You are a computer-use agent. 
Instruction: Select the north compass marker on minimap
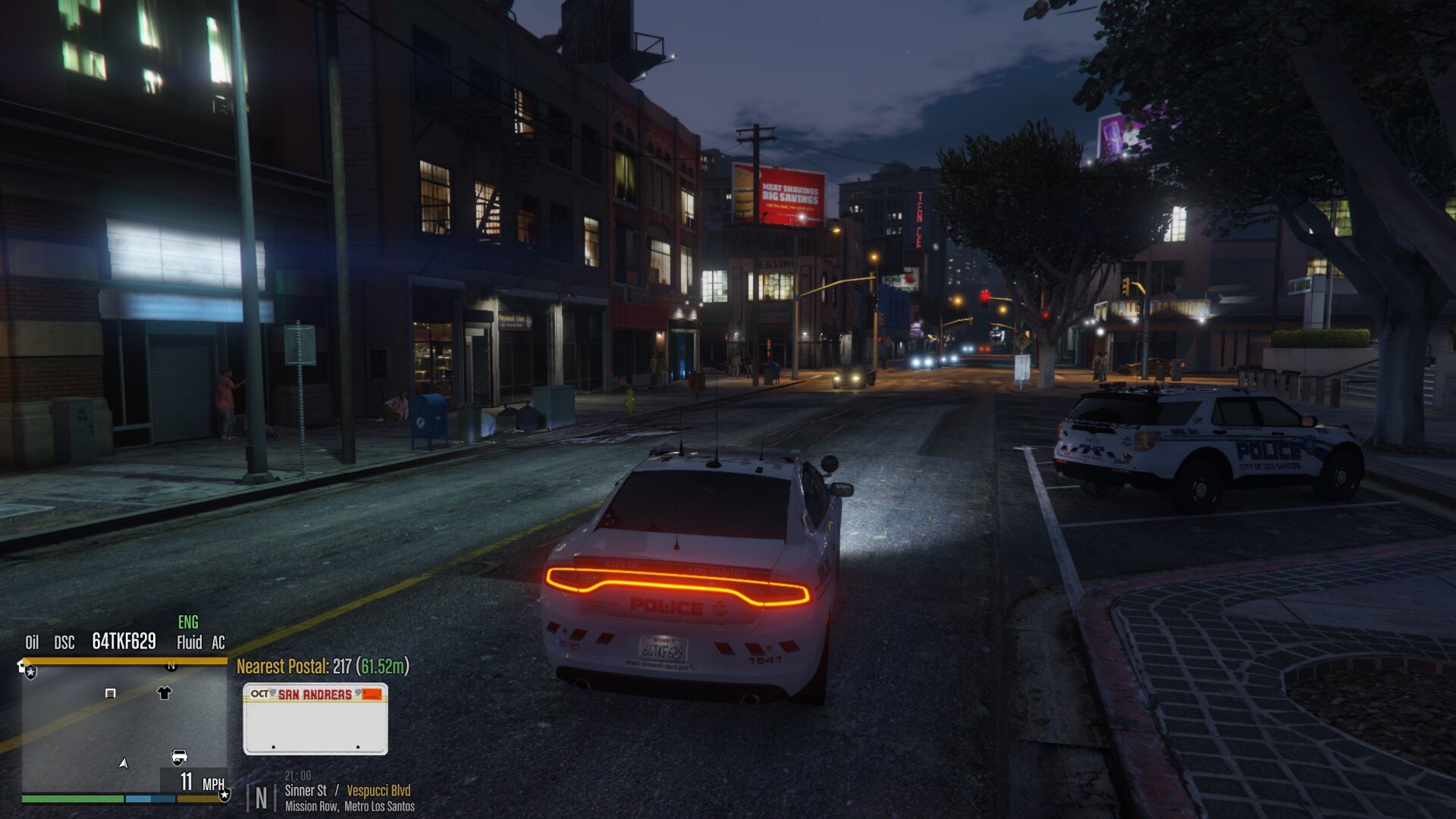coord(171,666)
